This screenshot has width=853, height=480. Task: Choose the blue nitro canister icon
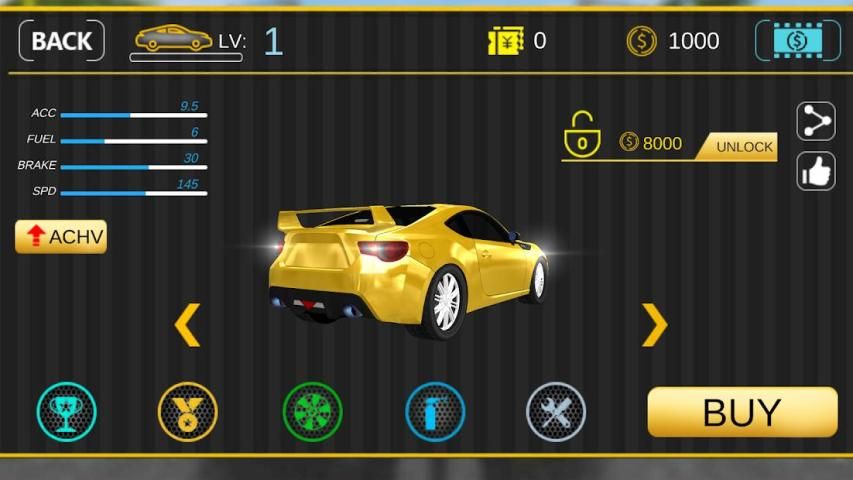pos(435,412)
